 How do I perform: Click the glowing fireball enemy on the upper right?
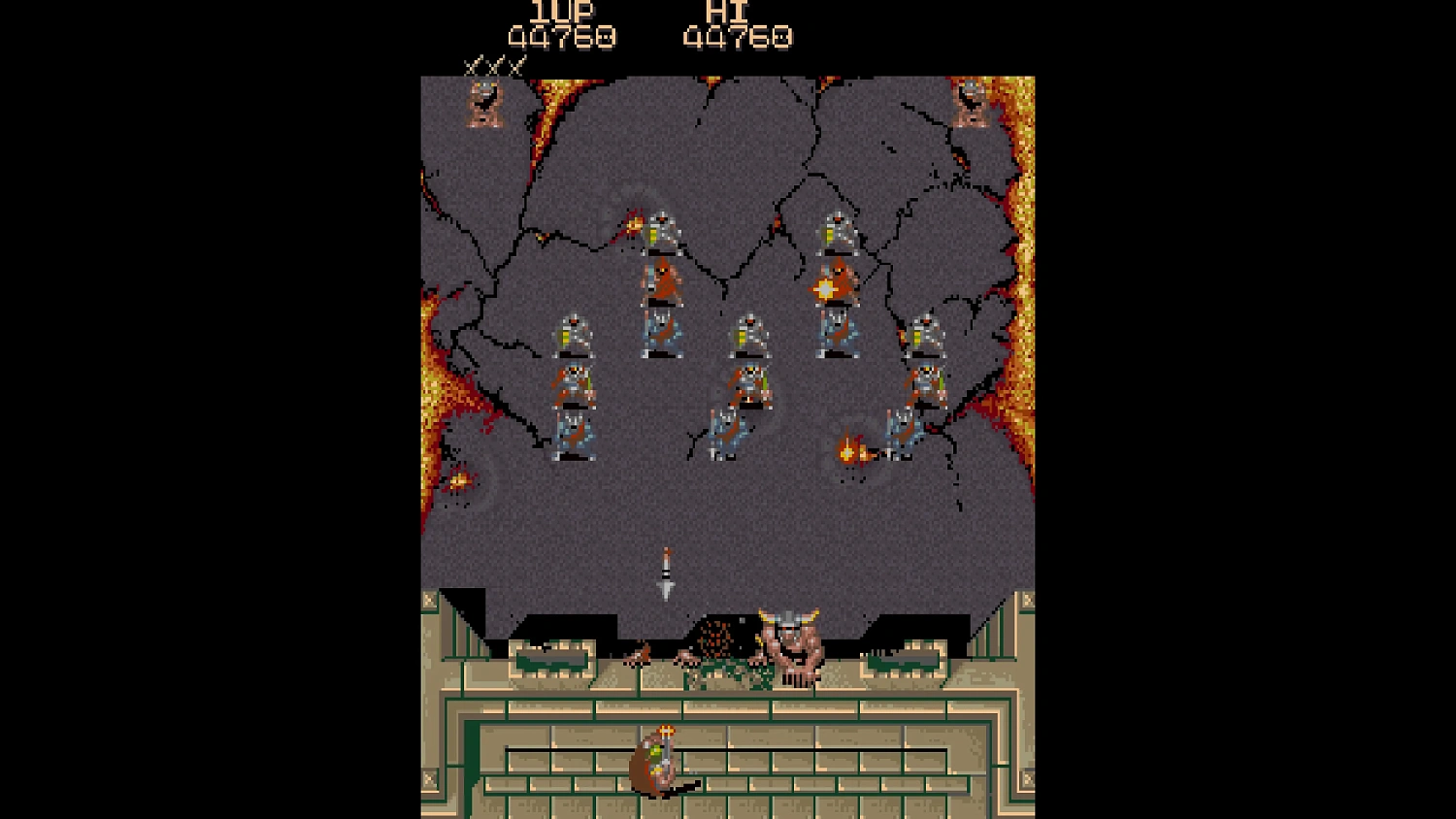(827, 285)
